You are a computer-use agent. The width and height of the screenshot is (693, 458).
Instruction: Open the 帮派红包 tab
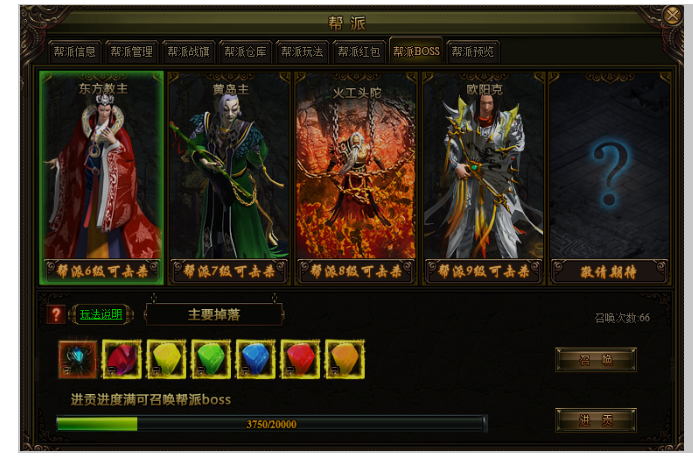click(x=359, y=52)
